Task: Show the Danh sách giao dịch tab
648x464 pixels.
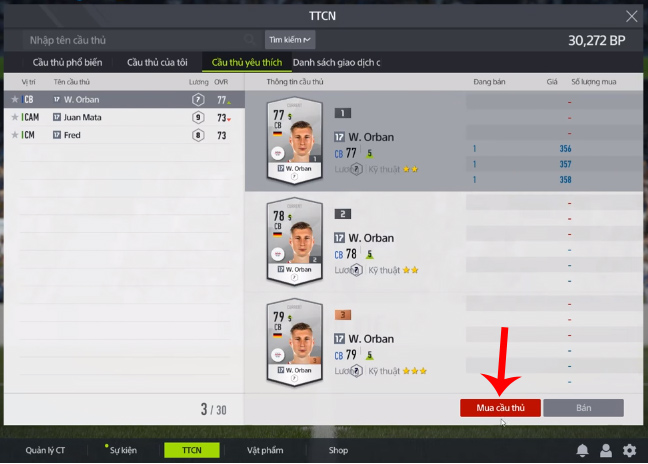Action: (336, 62)
